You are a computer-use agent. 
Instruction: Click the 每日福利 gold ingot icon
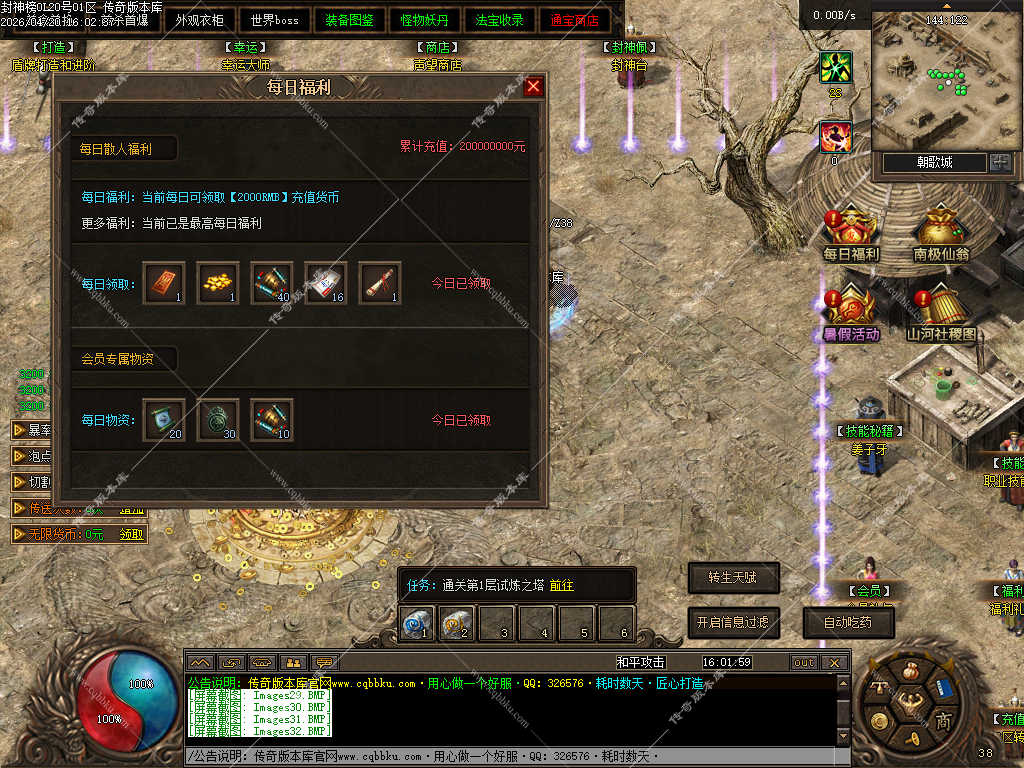tap(850, 230)
